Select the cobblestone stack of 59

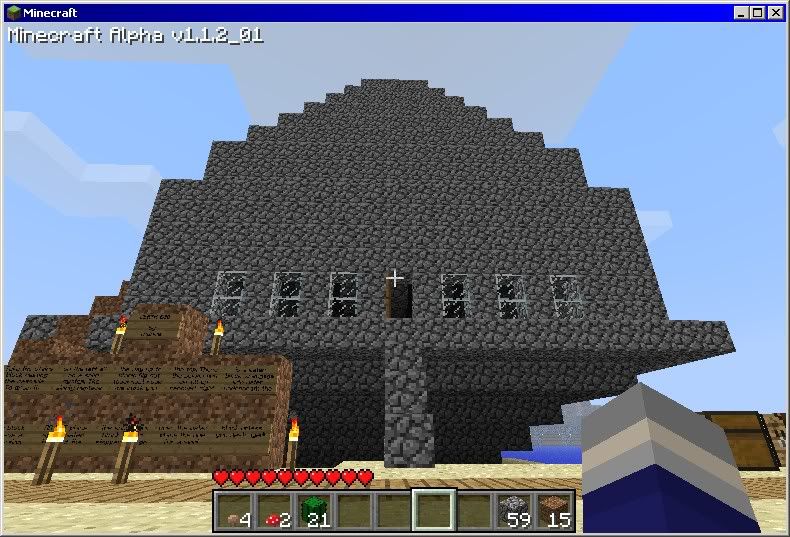515,511
